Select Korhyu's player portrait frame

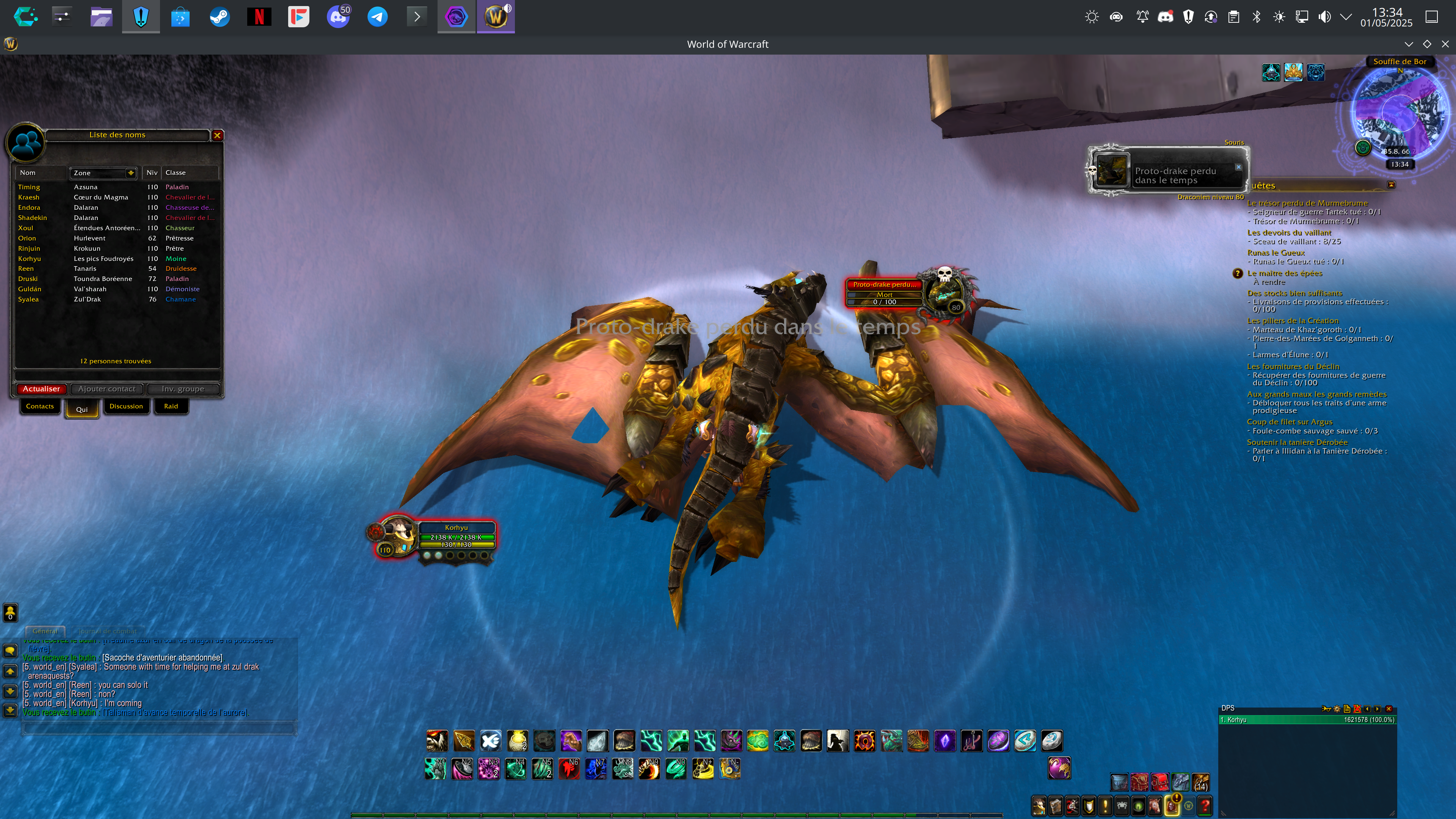[x=398, y=536]
